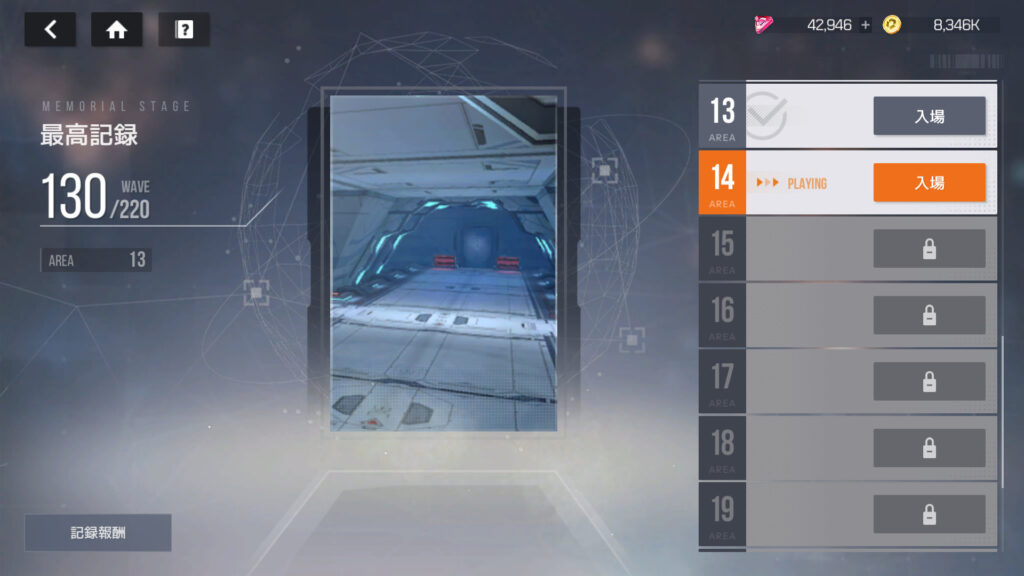Open the help guide book icon
Screen dimensions: 1024x576
[184, 30]
